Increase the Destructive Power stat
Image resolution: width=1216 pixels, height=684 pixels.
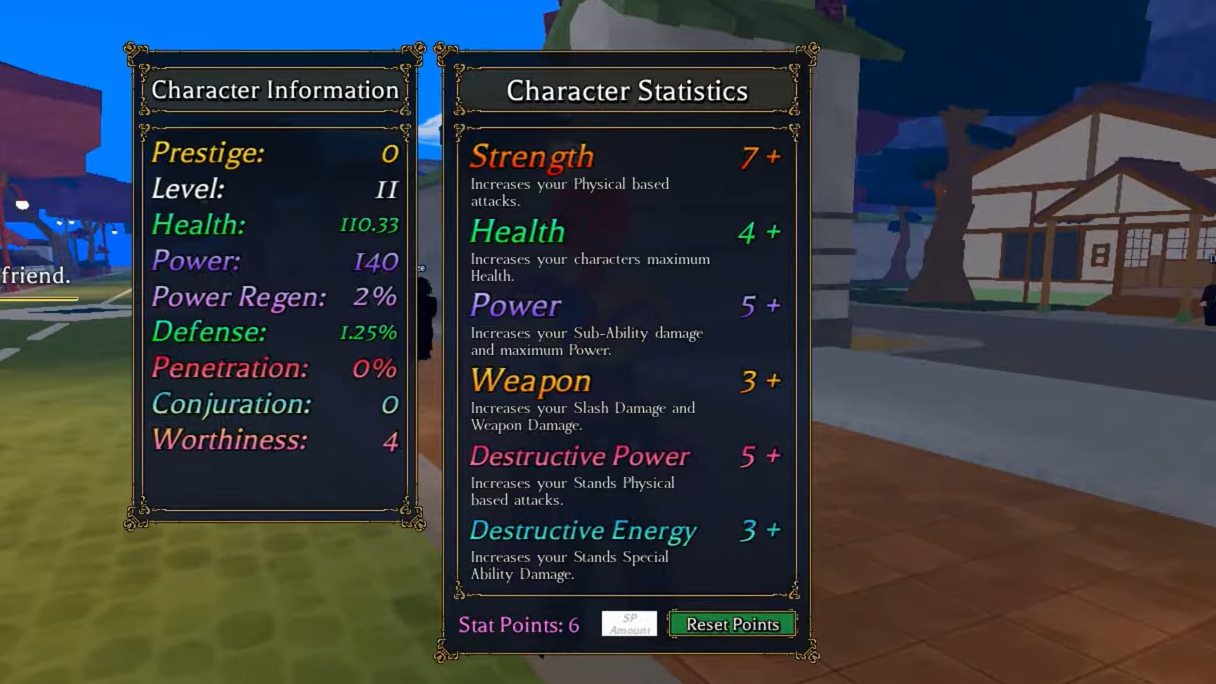(773, 456)
